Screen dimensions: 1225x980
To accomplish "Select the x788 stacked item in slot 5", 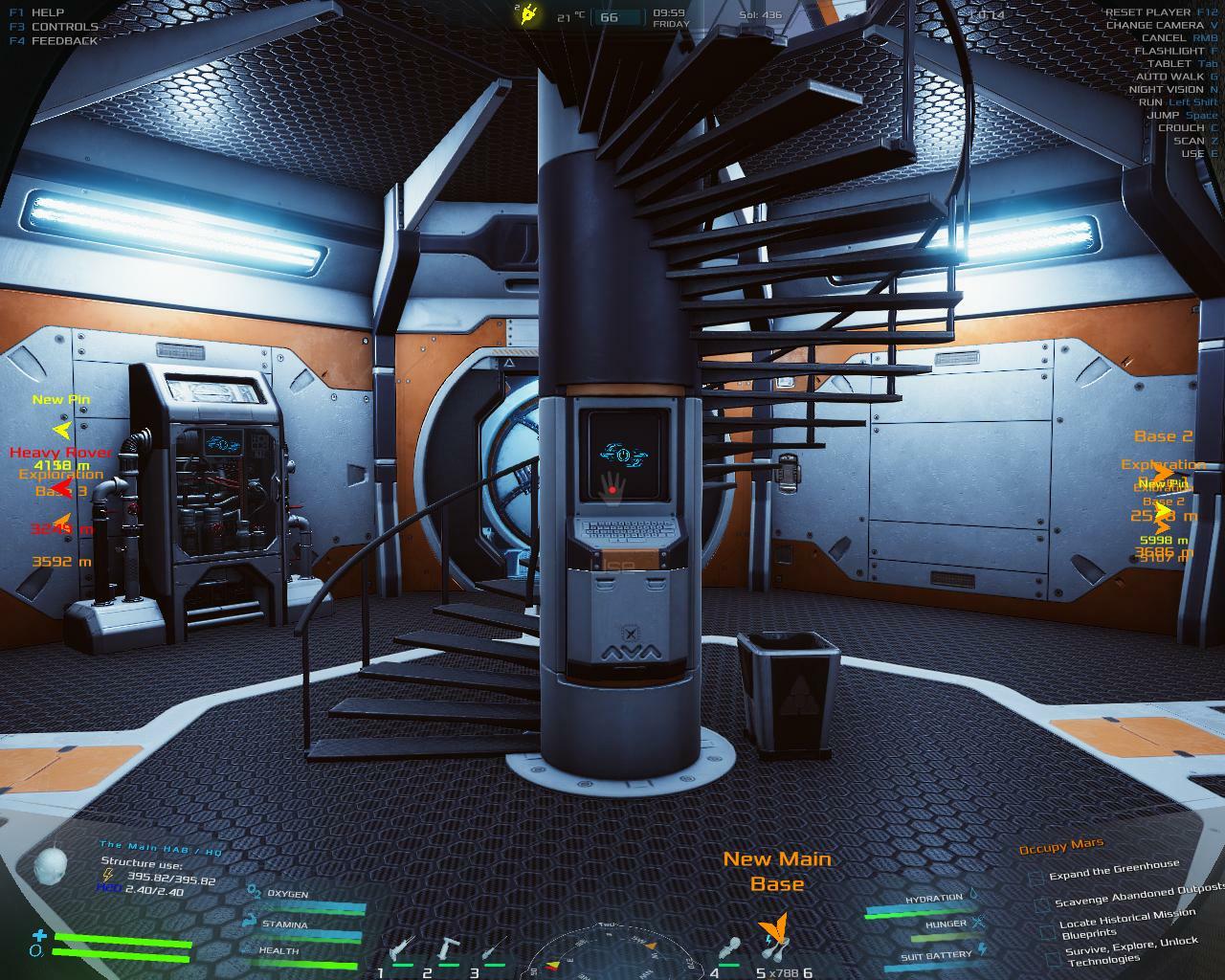I will click(773, 952).
